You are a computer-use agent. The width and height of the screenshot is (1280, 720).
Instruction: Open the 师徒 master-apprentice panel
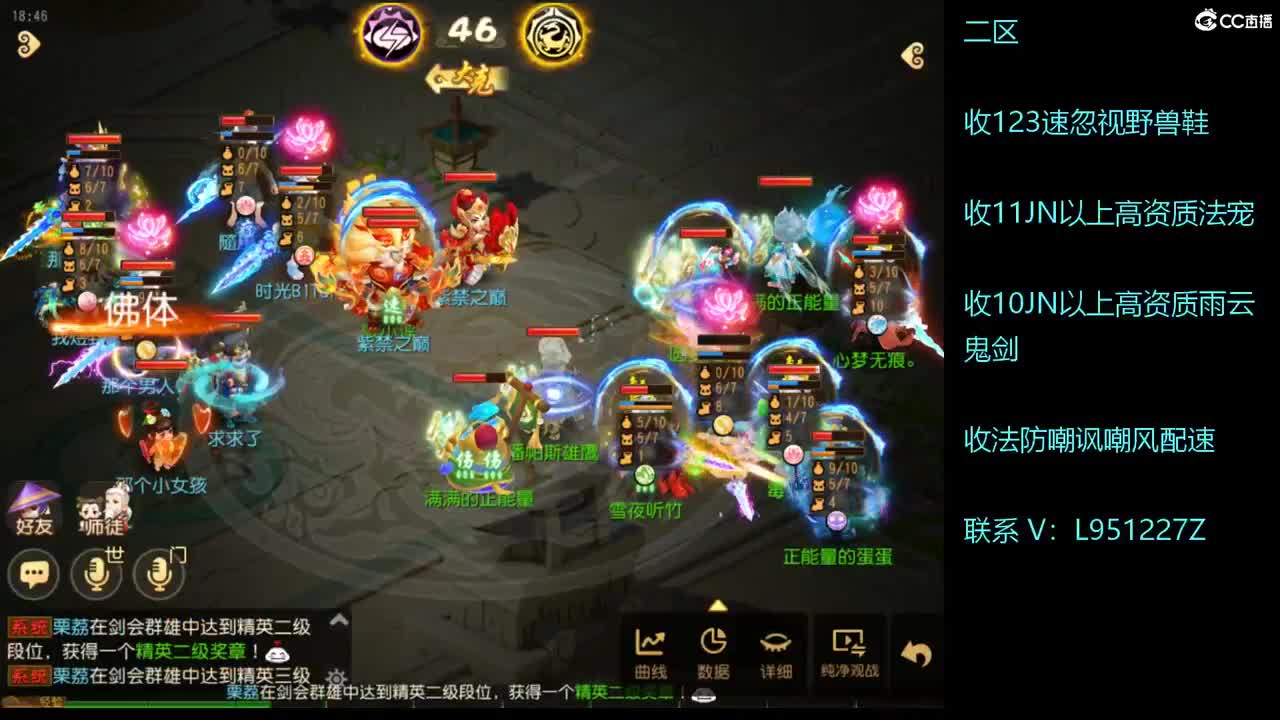click(101, 509)
